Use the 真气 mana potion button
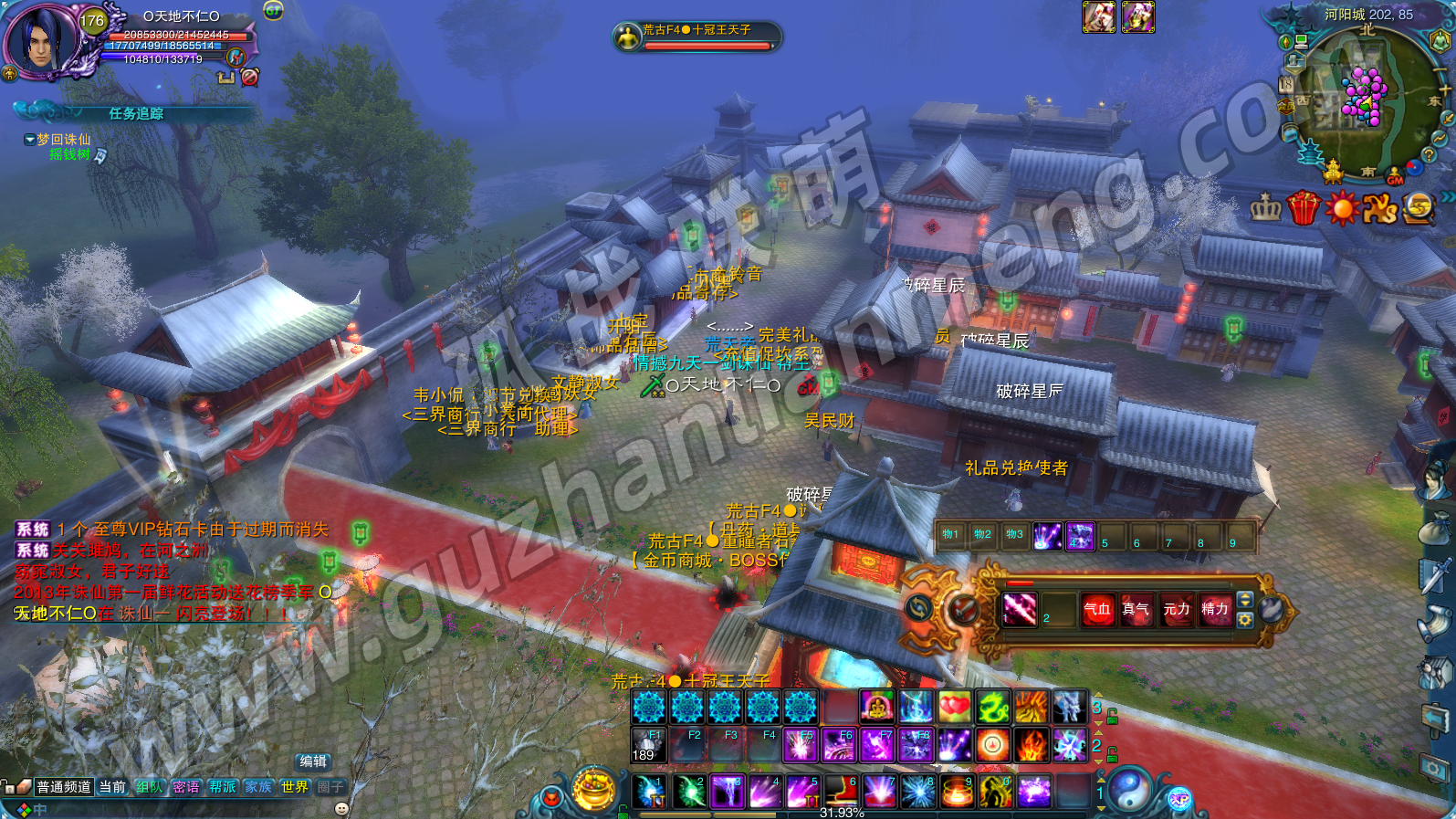The width and height of the screenshot is (1456, 819). pos(1136,609)
